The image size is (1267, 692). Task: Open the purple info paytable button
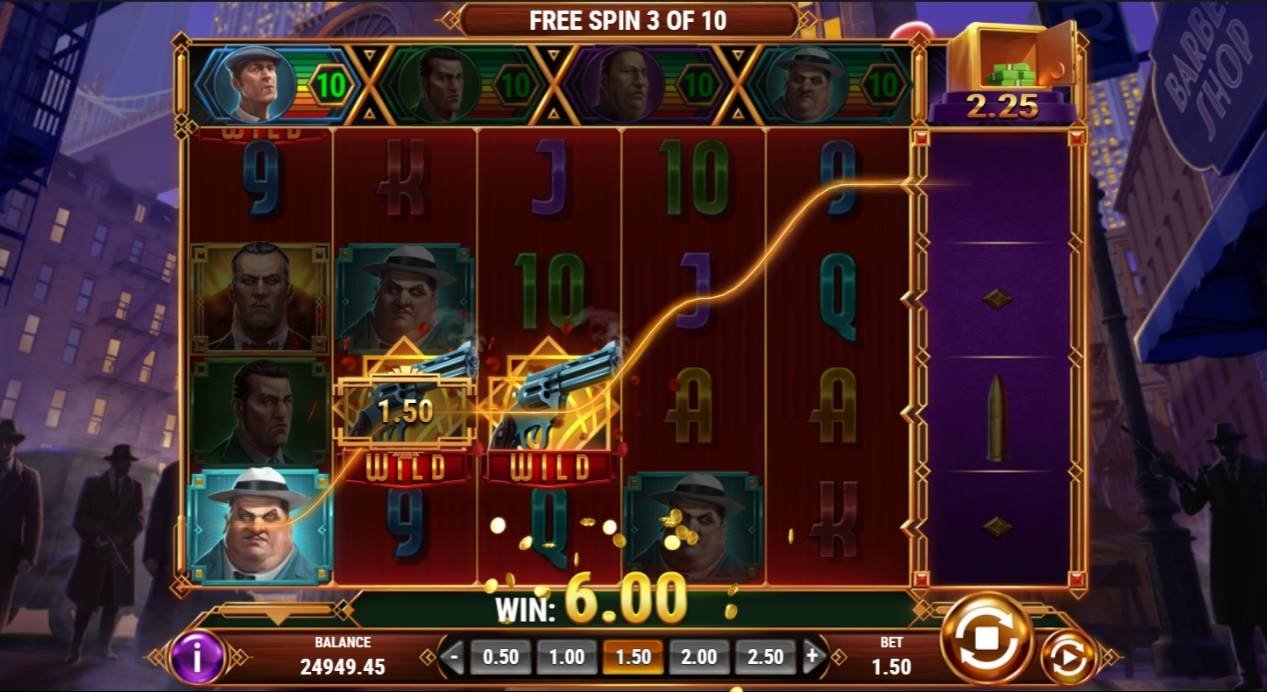(x=197, y=657)
